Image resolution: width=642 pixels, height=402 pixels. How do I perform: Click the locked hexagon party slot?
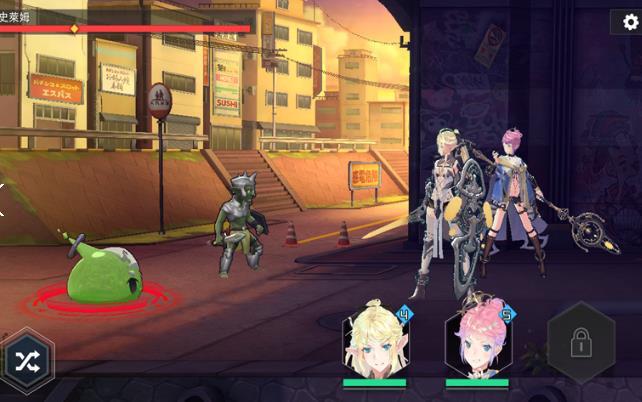coord(579,343)
